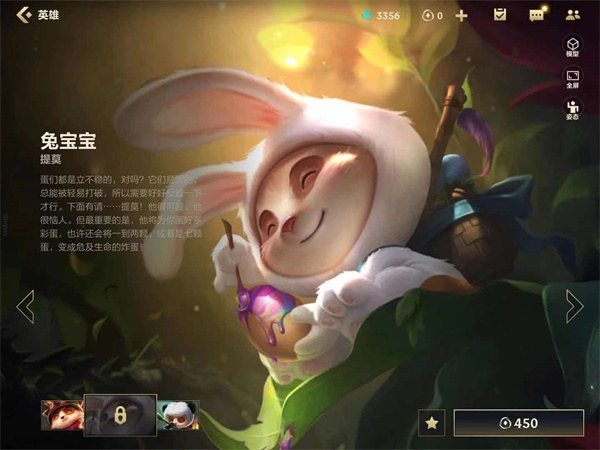Select the default Teemo skin thumbnail
The height and width of the screenshot is (450, 600).
61,415
